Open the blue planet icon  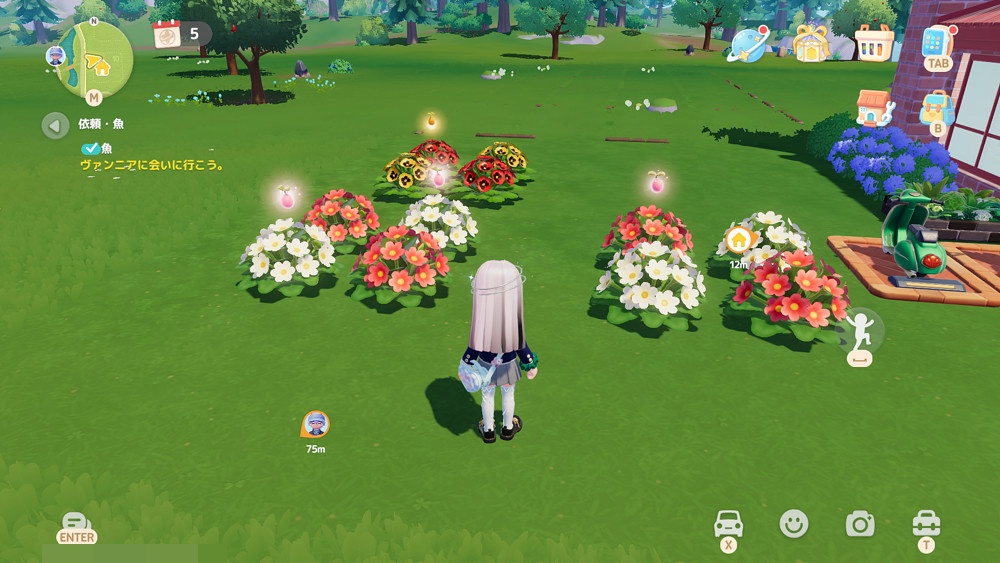(746, 43)
